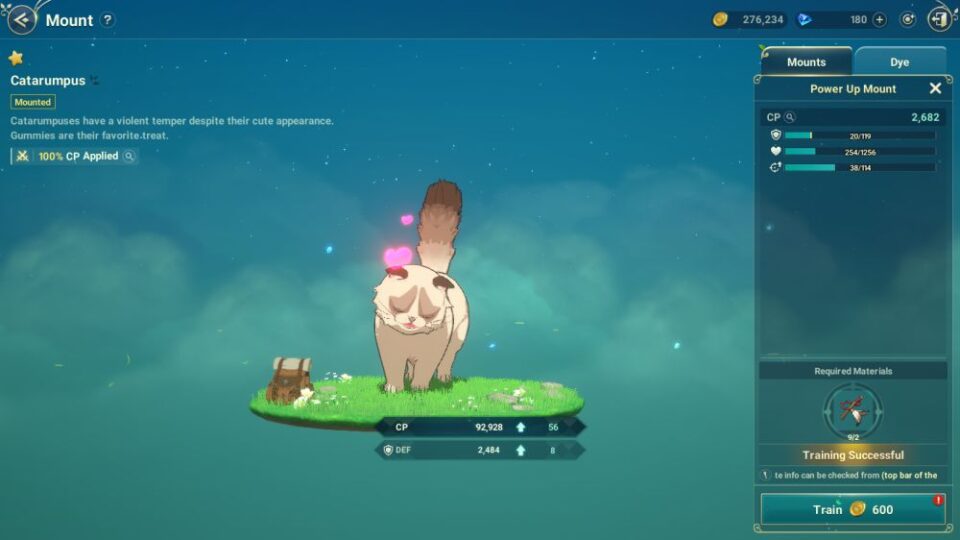Switch to the Mounts tab
The height and width of the screenshot is (540, 960).
click(x=806, y=62)
